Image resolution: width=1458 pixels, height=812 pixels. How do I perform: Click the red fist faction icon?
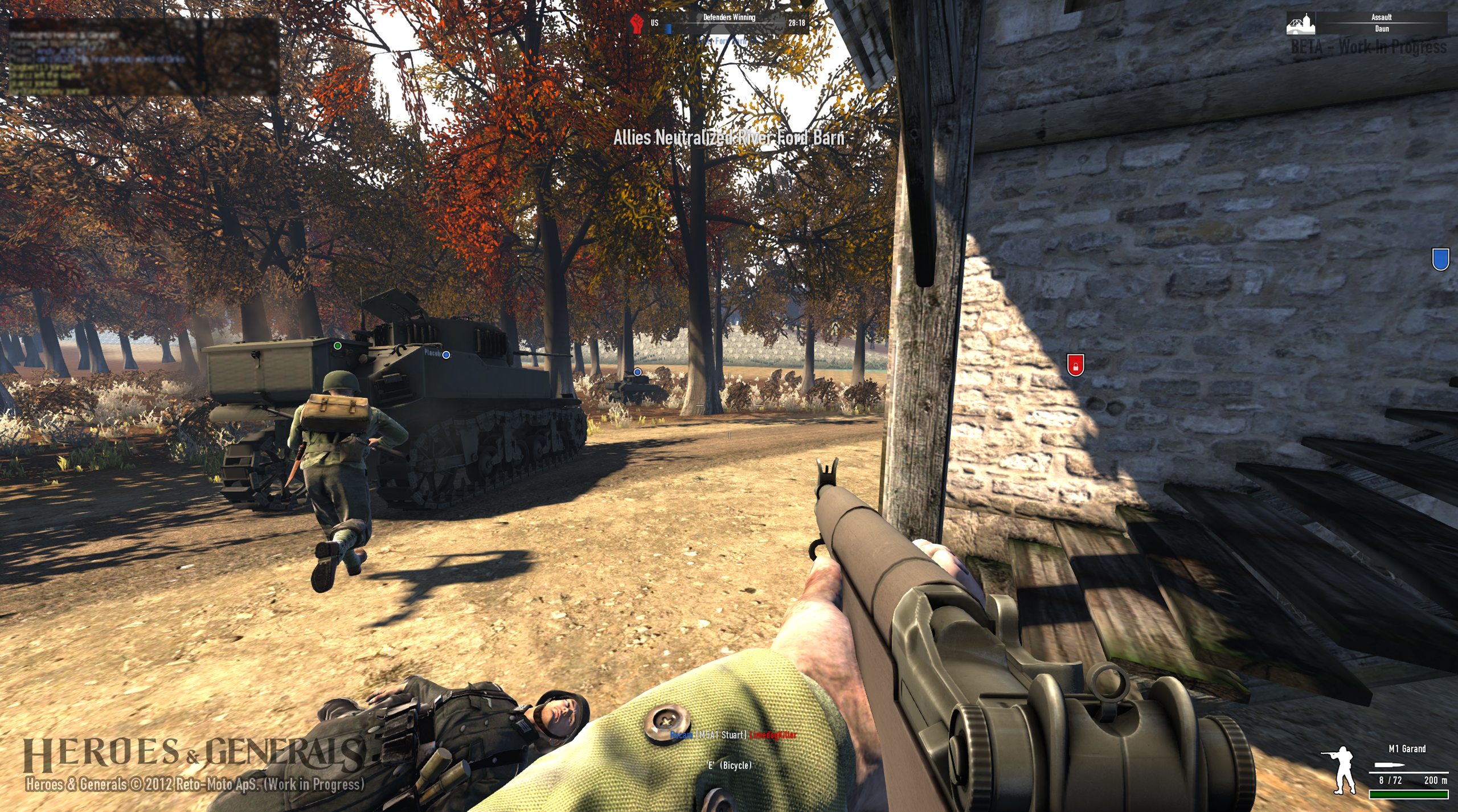tap(637, 23)
